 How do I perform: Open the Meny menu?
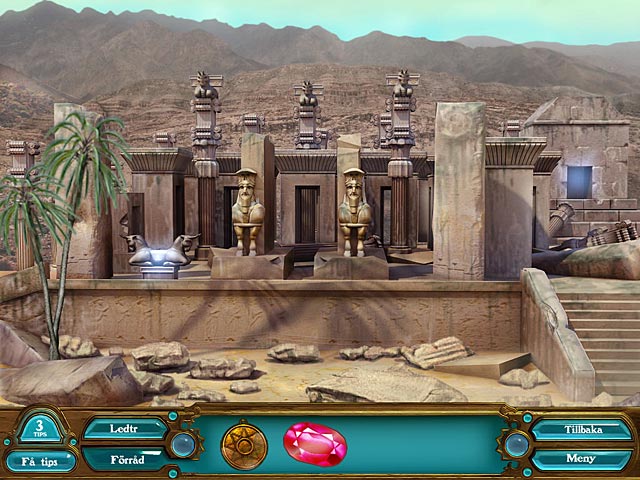pyautogui.click(x=581, y=459)
